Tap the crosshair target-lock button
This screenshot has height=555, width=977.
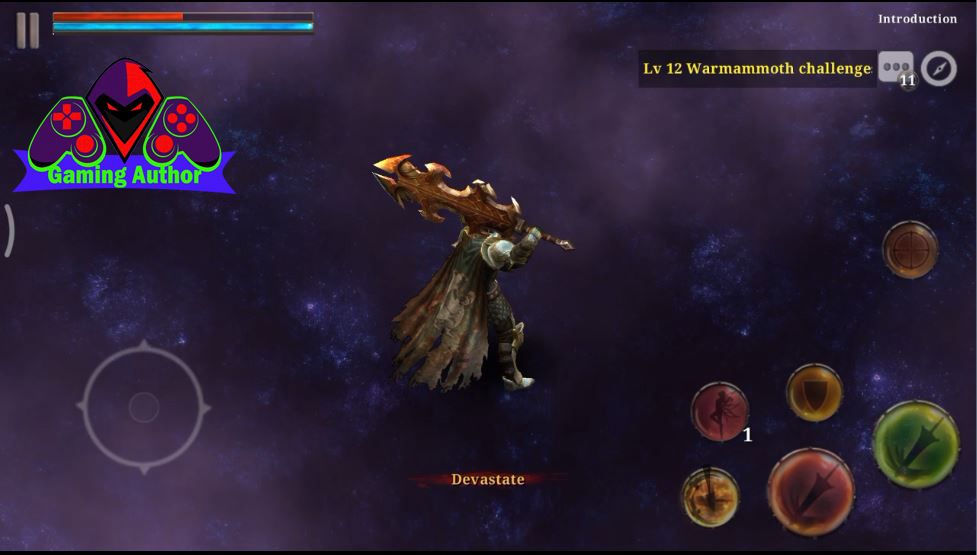(x=910, y=249)
